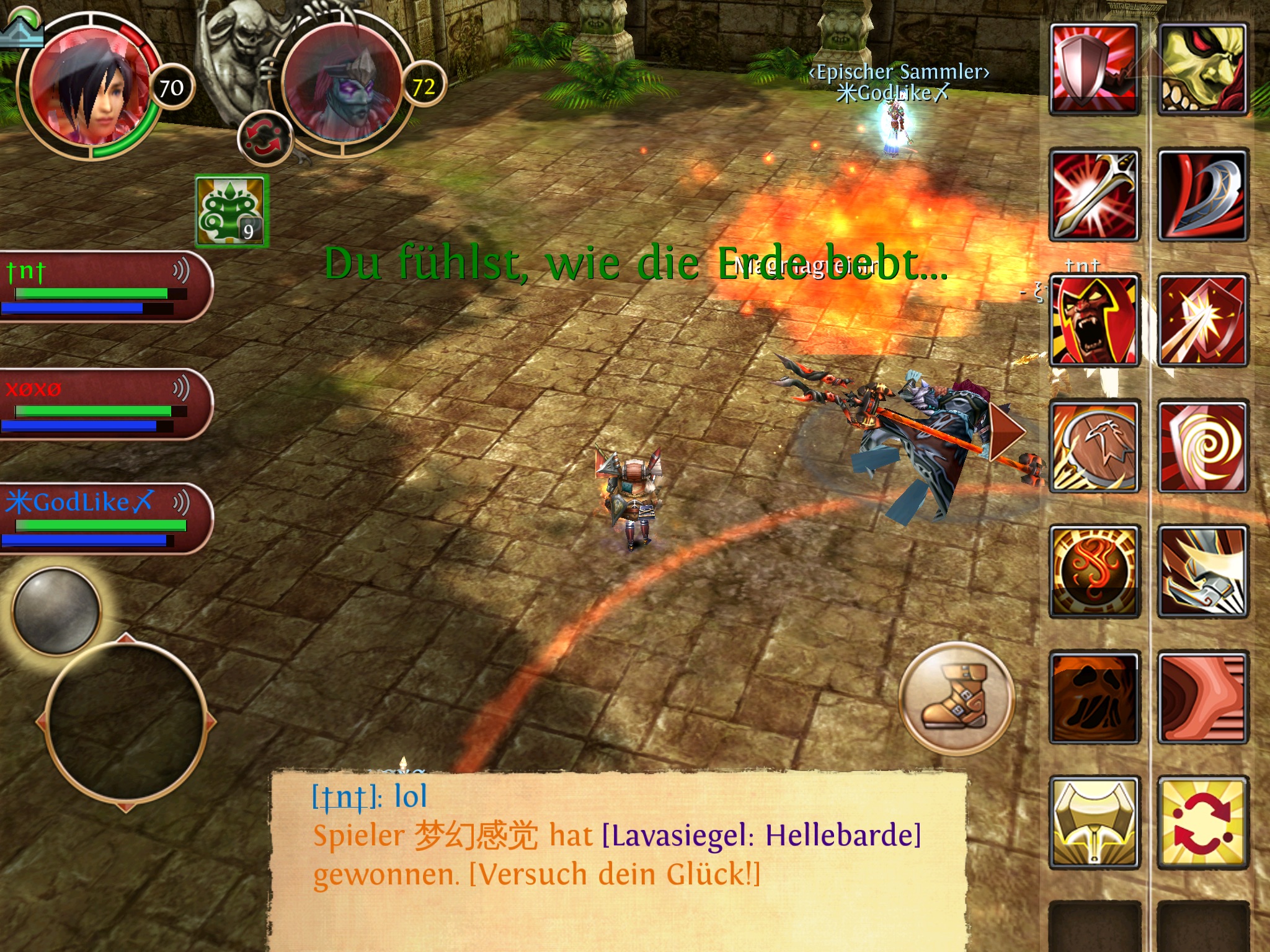Use the green orc face skill

point(1202,69)
